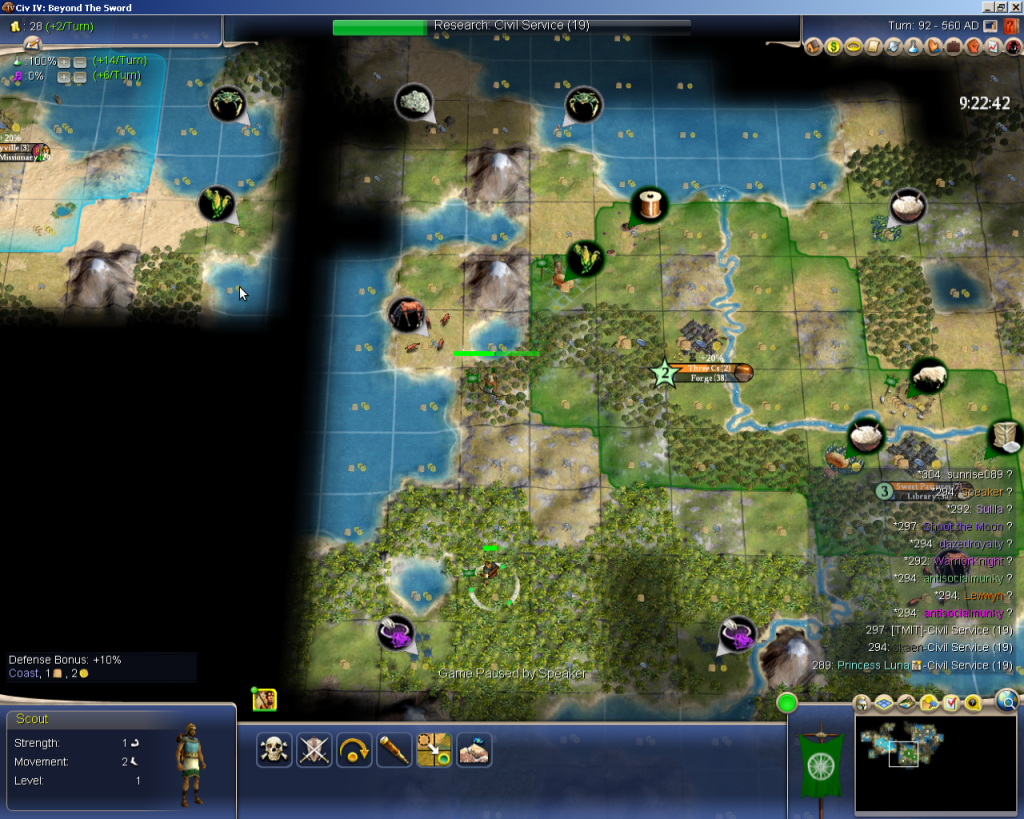Delete unit with skull and crossbones button
Image resolution: width=1024 pixels, height=819 pixels.
(274, 750)
